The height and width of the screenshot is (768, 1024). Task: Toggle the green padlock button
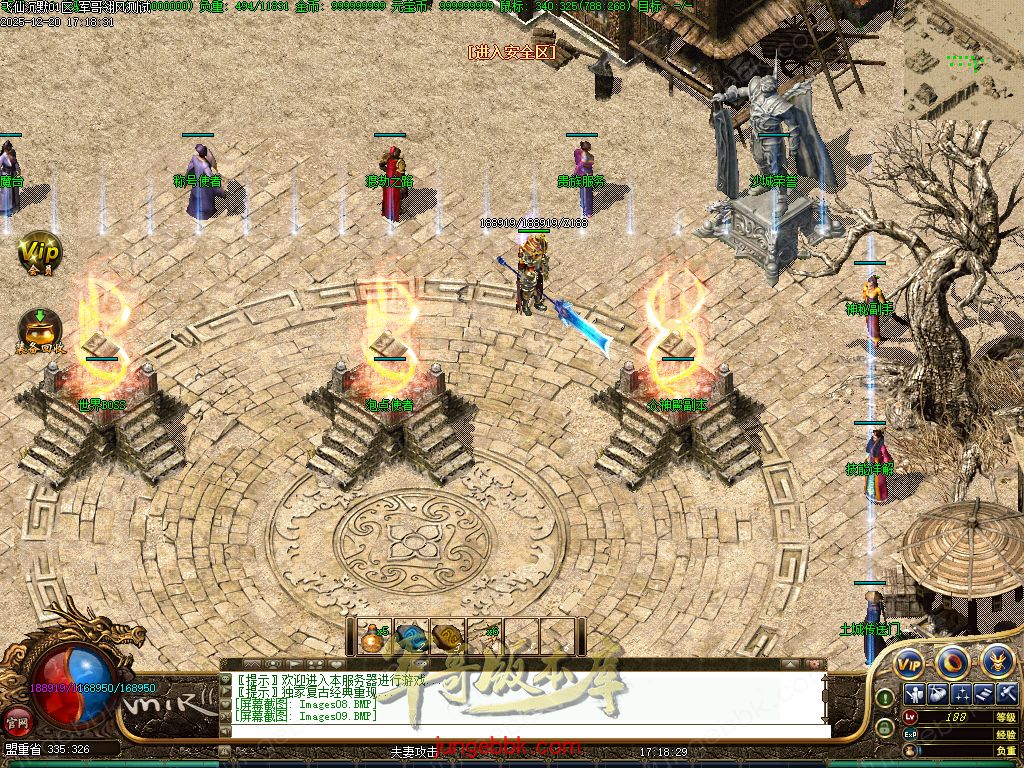click(885, 729)
